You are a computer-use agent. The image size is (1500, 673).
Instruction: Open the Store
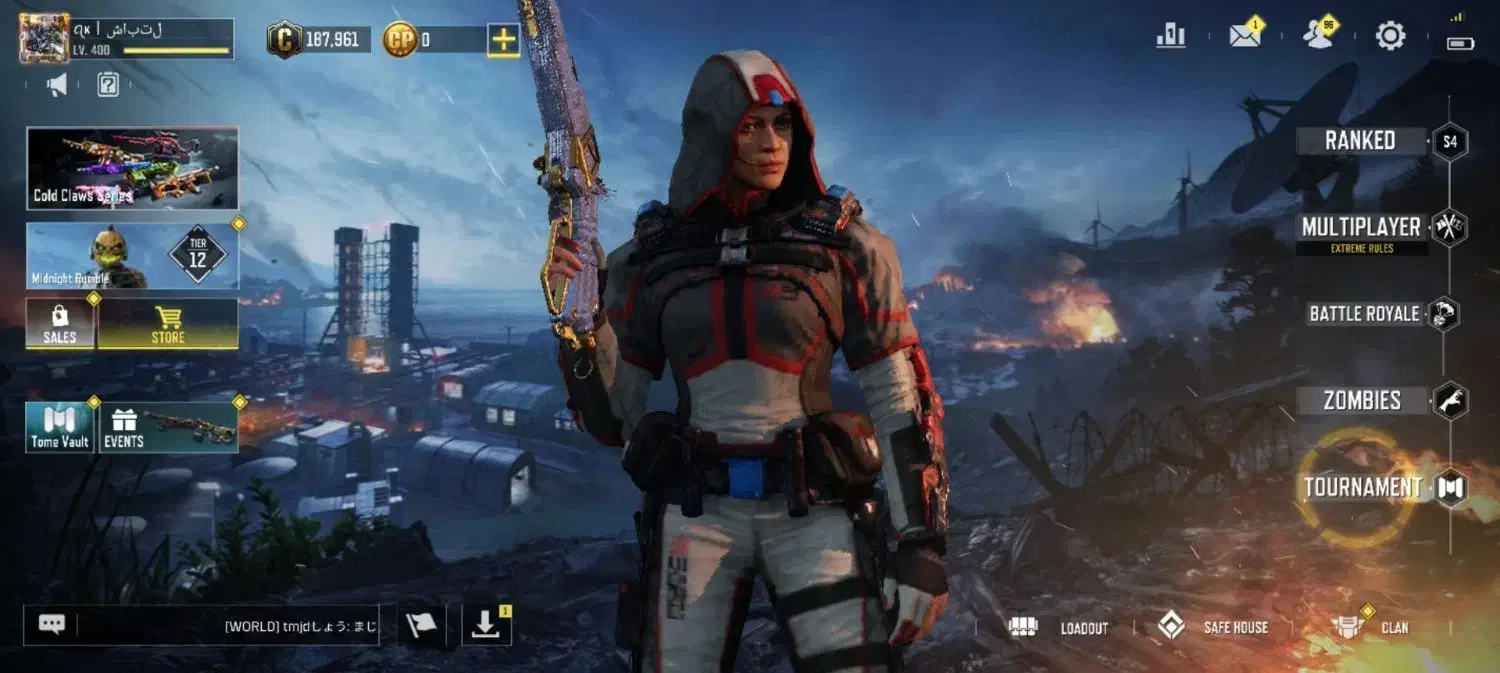pos(168,324)
